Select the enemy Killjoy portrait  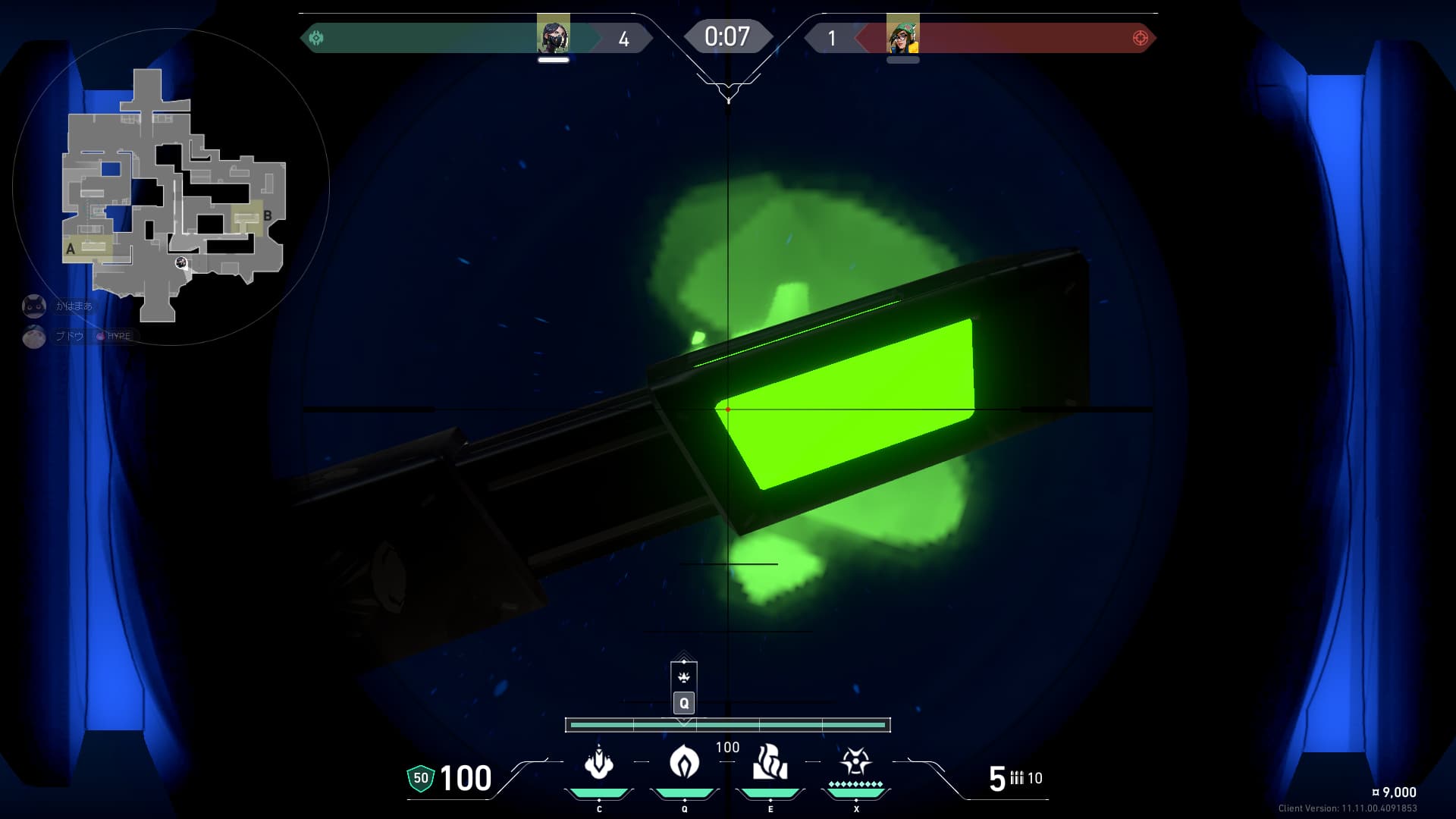(902, 35)
